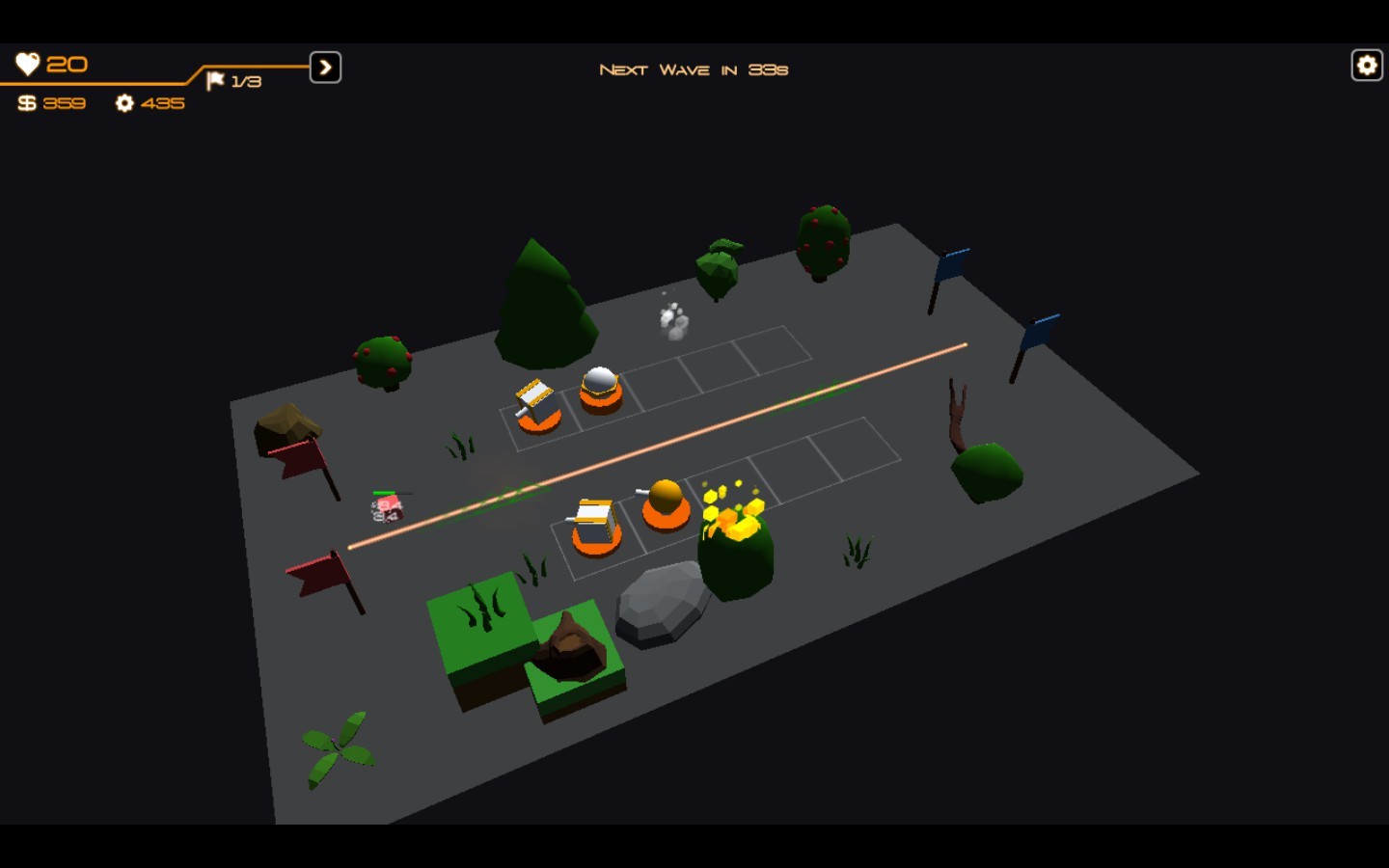Click the heart icon showing 20 lives
Screen dimensions: 1389x868
click(28, 64)
